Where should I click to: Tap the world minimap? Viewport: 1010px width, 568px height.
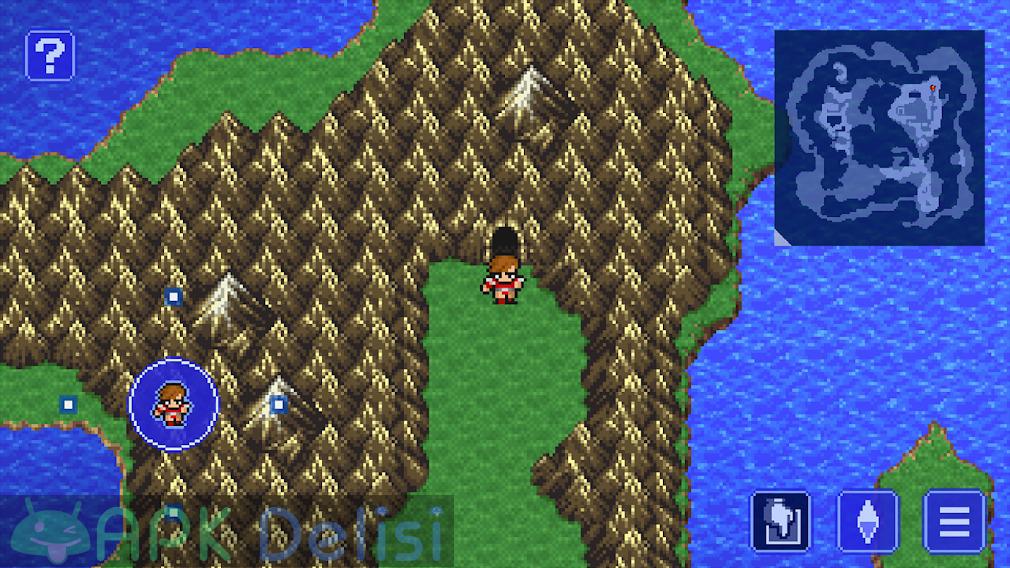point(879,137)
